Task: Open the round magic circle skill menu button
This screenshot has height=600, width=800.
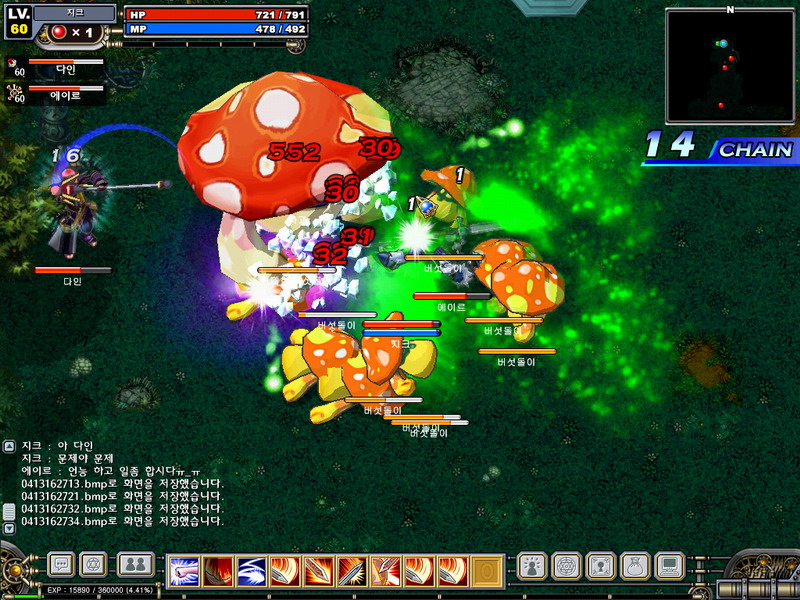Action: point(565,567)
